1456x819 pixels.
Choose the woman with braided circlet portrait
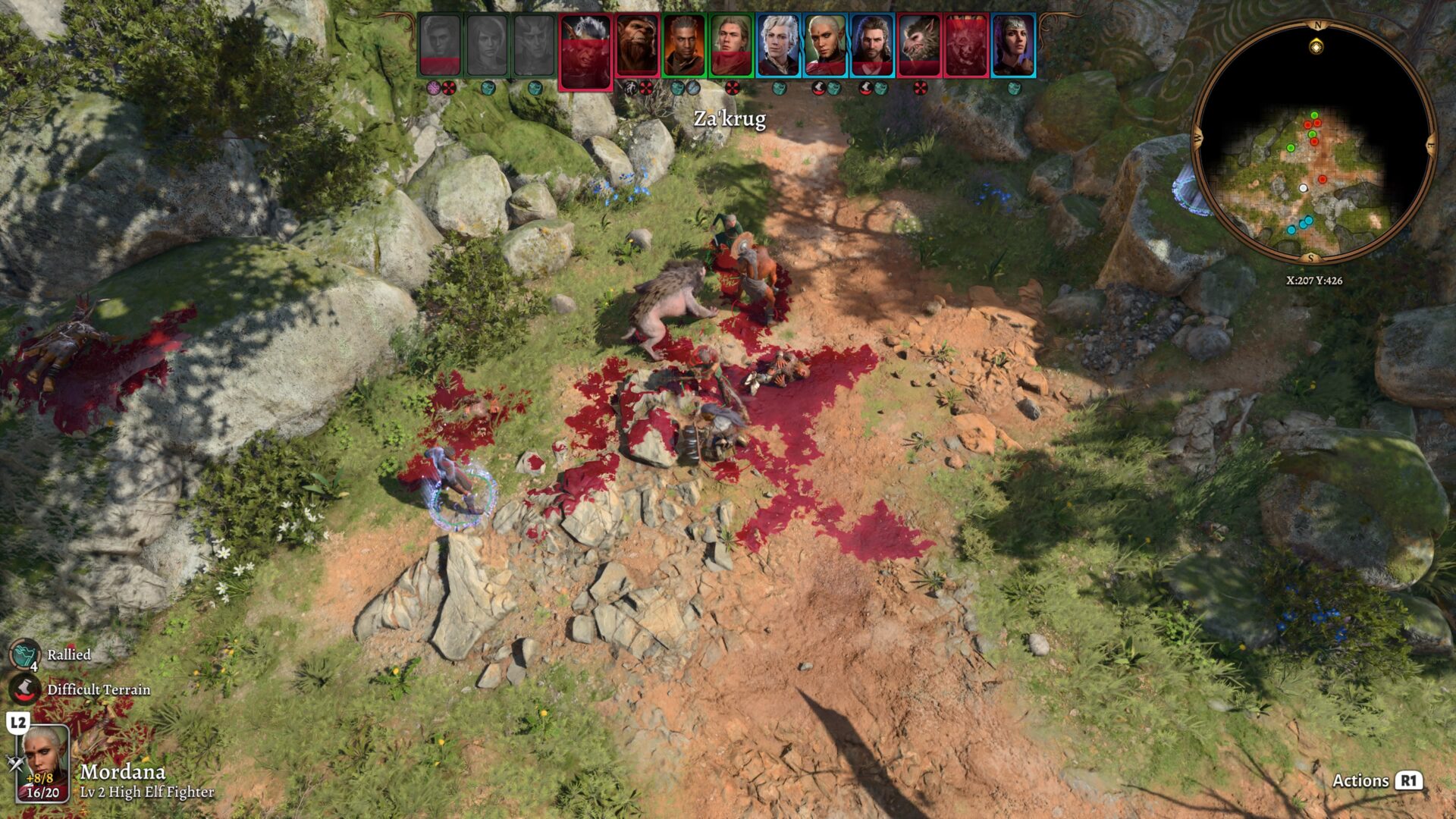coord(1013,45)
